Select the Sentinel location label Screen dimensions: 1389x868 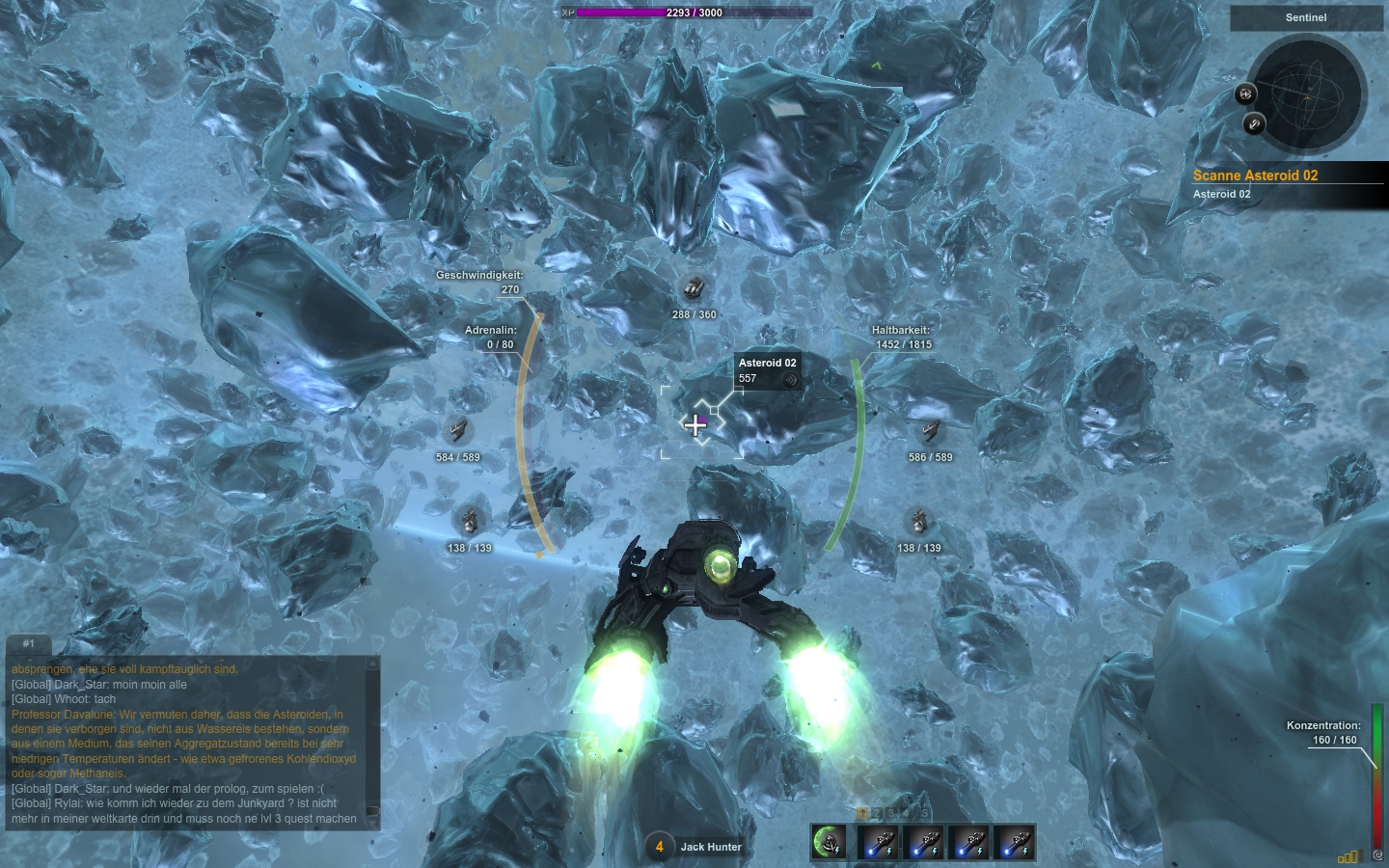1306,17
